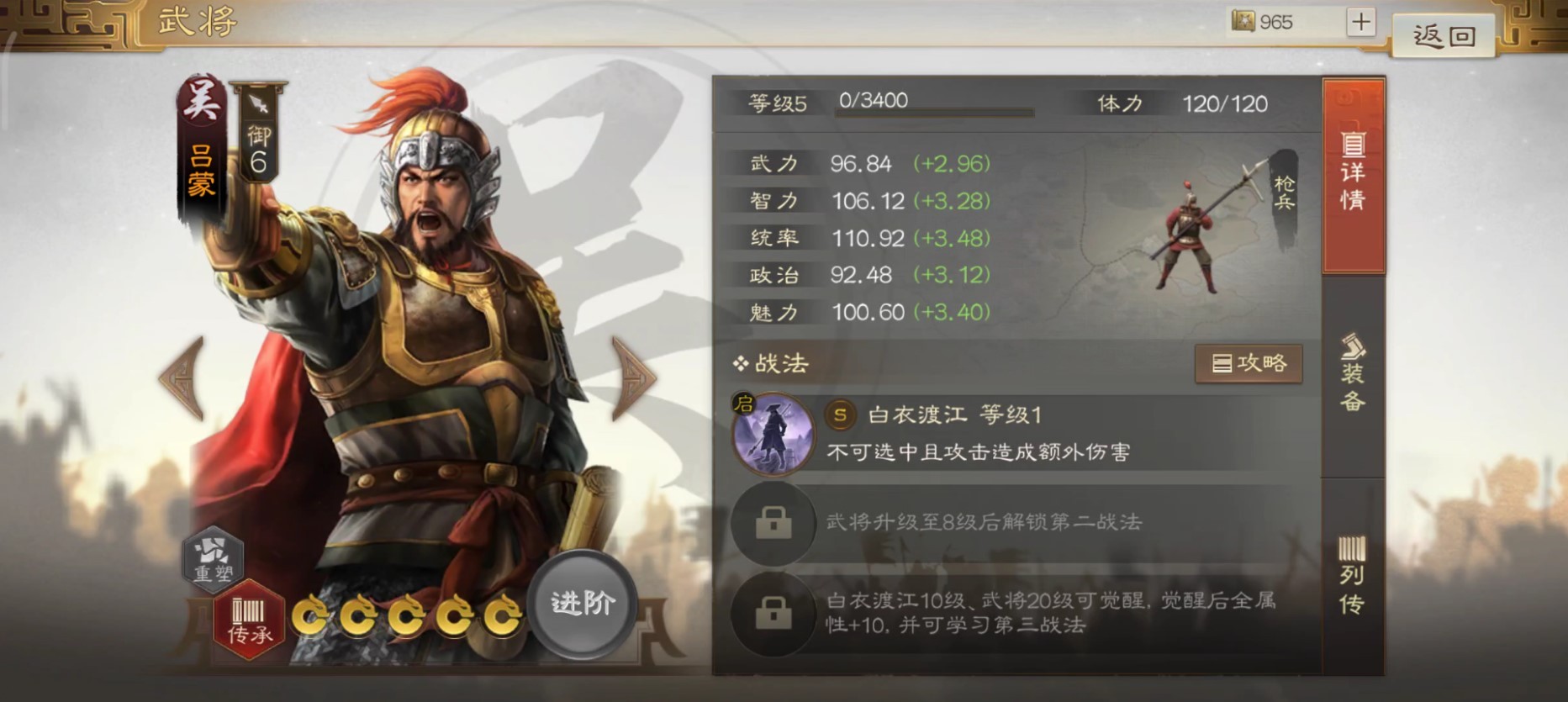Click the first golden dragon token
Viewport: 1568px width, 702px height.
click(310, 617)
